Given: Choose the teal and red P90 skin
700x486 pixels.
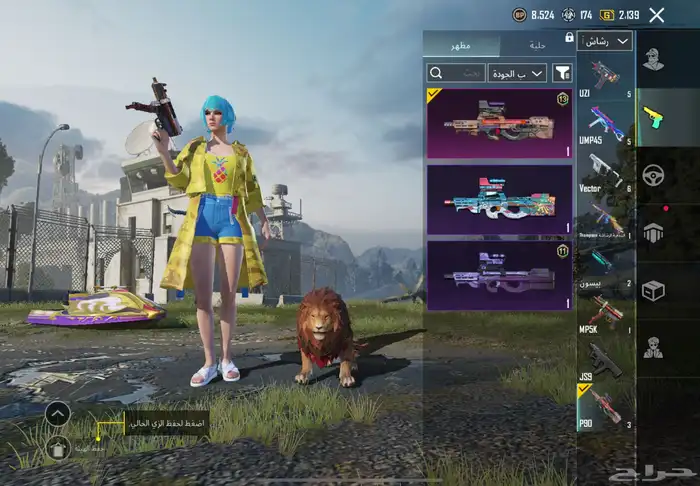Looking at the screenshot, I should click(x=499, y=199).
